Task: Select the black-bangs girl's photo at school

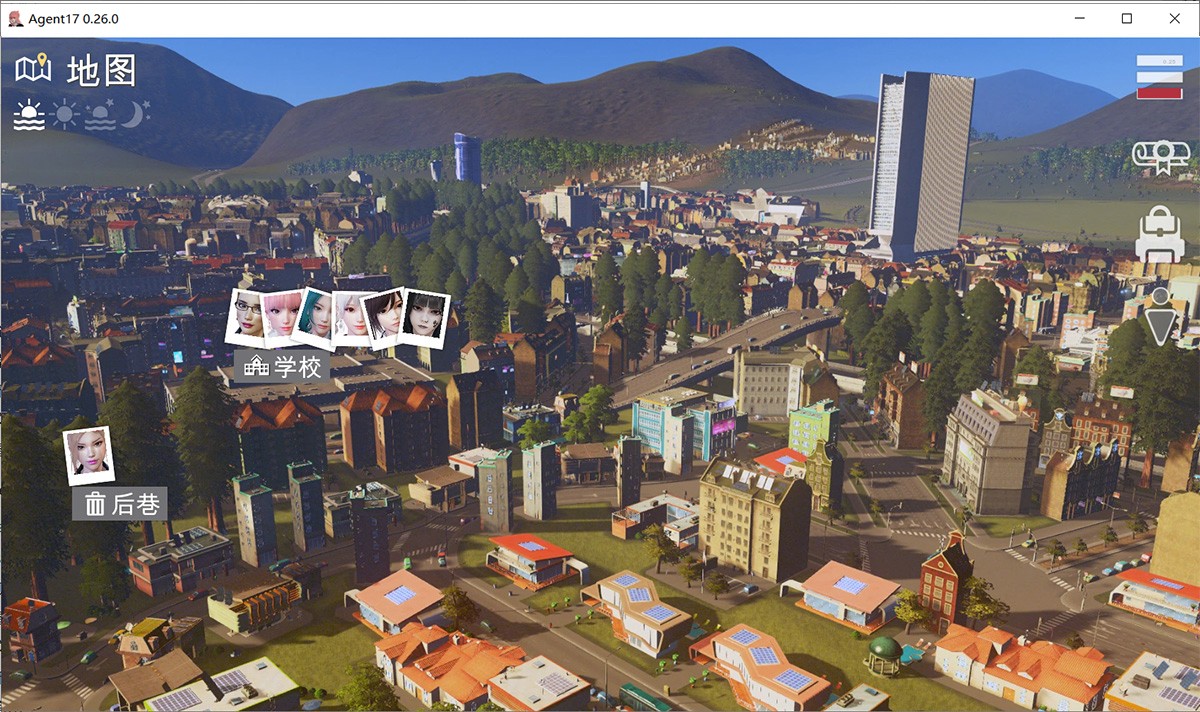Action: (x=423, y=319)
